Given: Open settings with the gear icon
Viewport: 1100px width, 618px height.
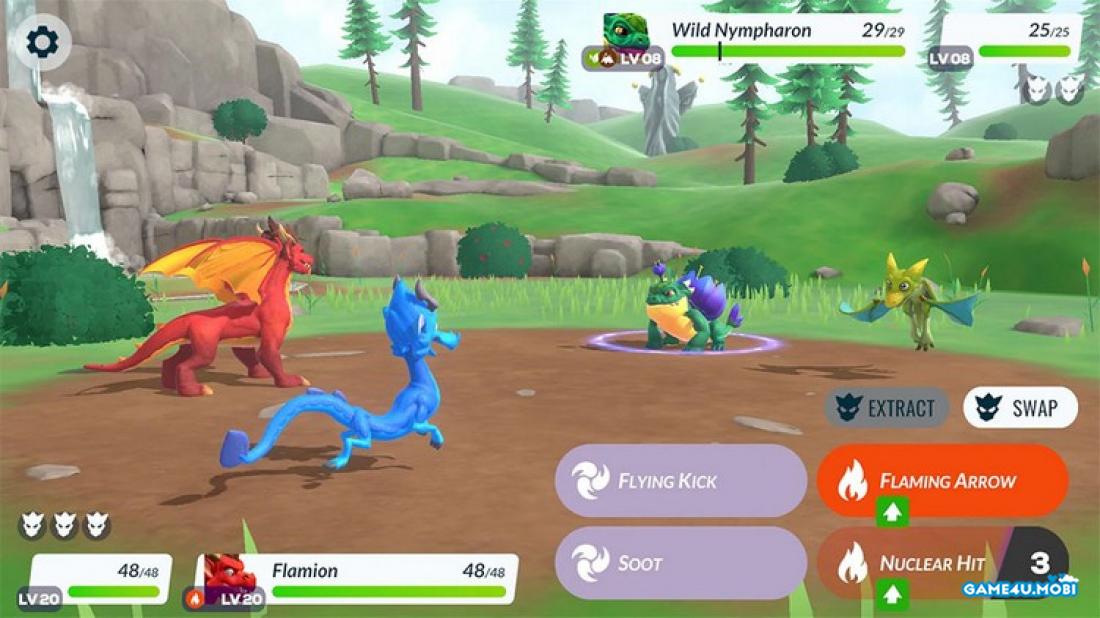Looking at the screenshot, I should tap(42, 42).
